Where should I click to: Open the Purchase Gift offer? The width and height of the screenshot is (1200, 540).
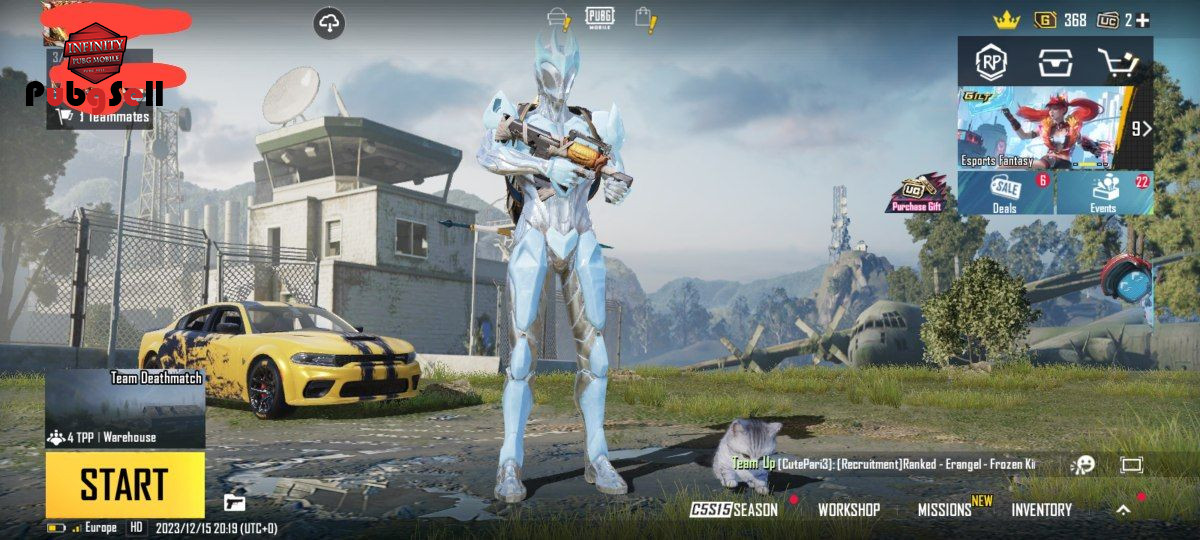916,194
